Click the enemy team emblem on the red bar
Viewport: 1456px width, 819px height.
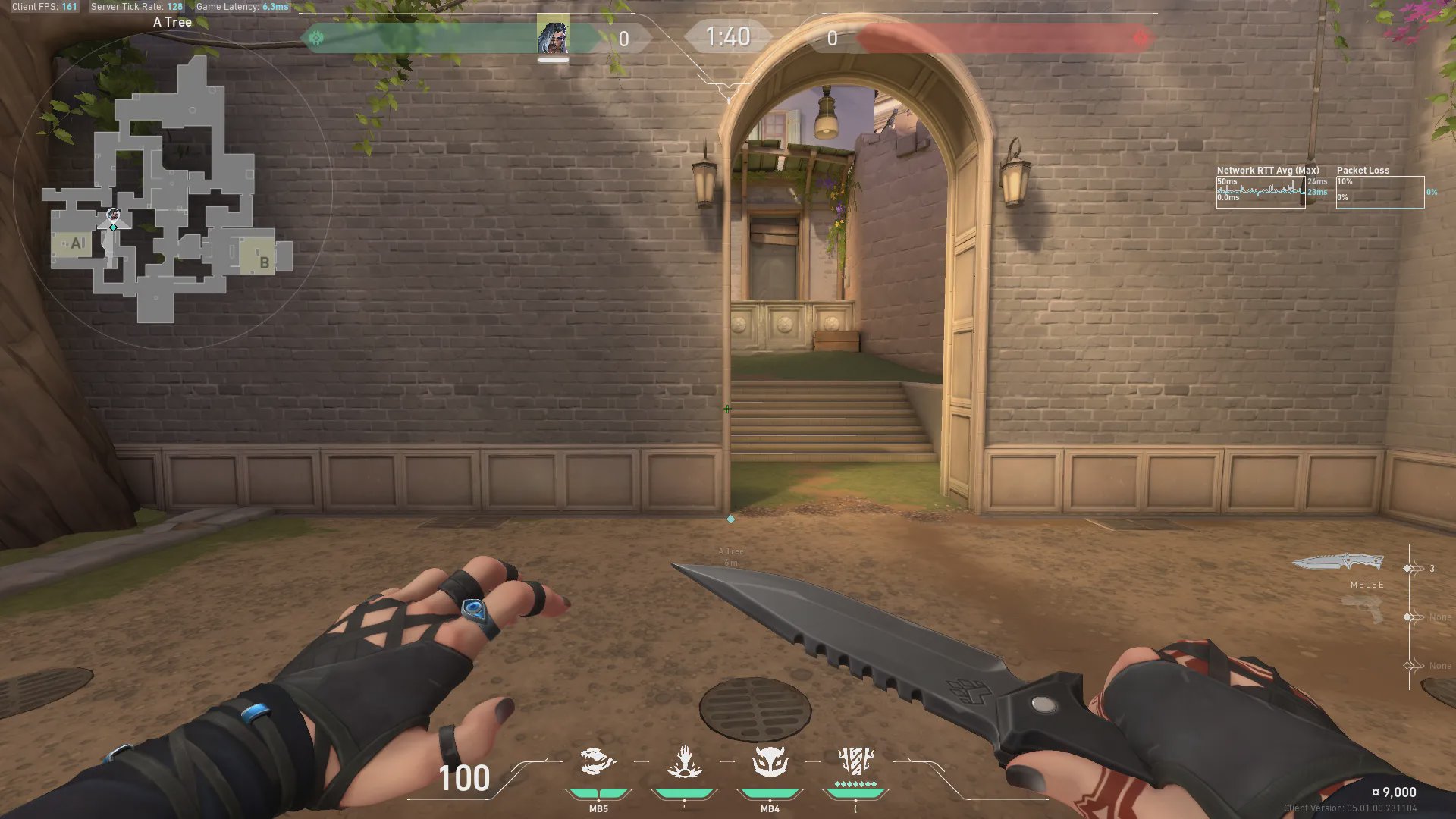point(1140,38)
